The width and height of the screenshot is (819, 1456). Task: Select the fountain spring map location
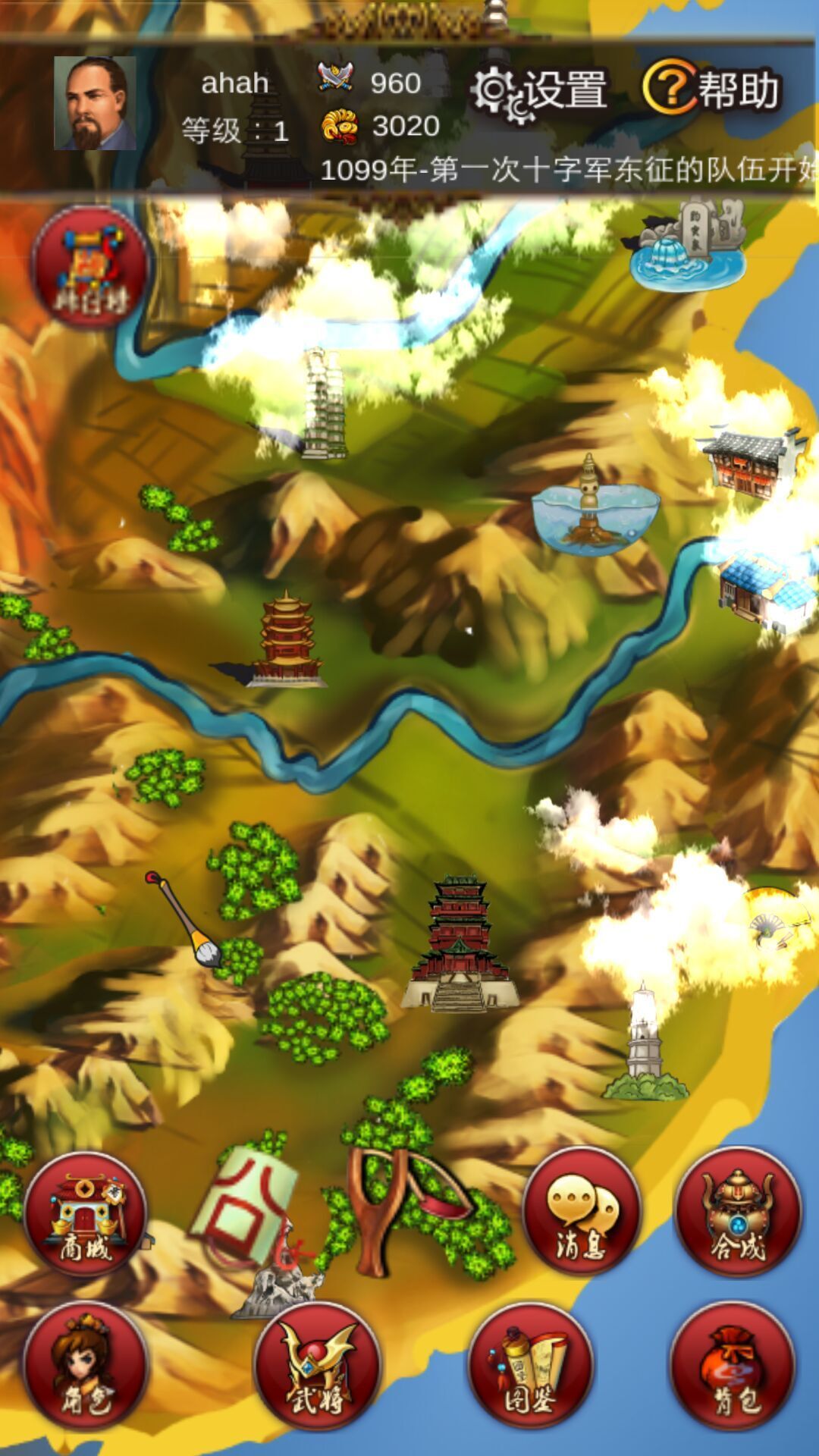click(x=686, y=246)
